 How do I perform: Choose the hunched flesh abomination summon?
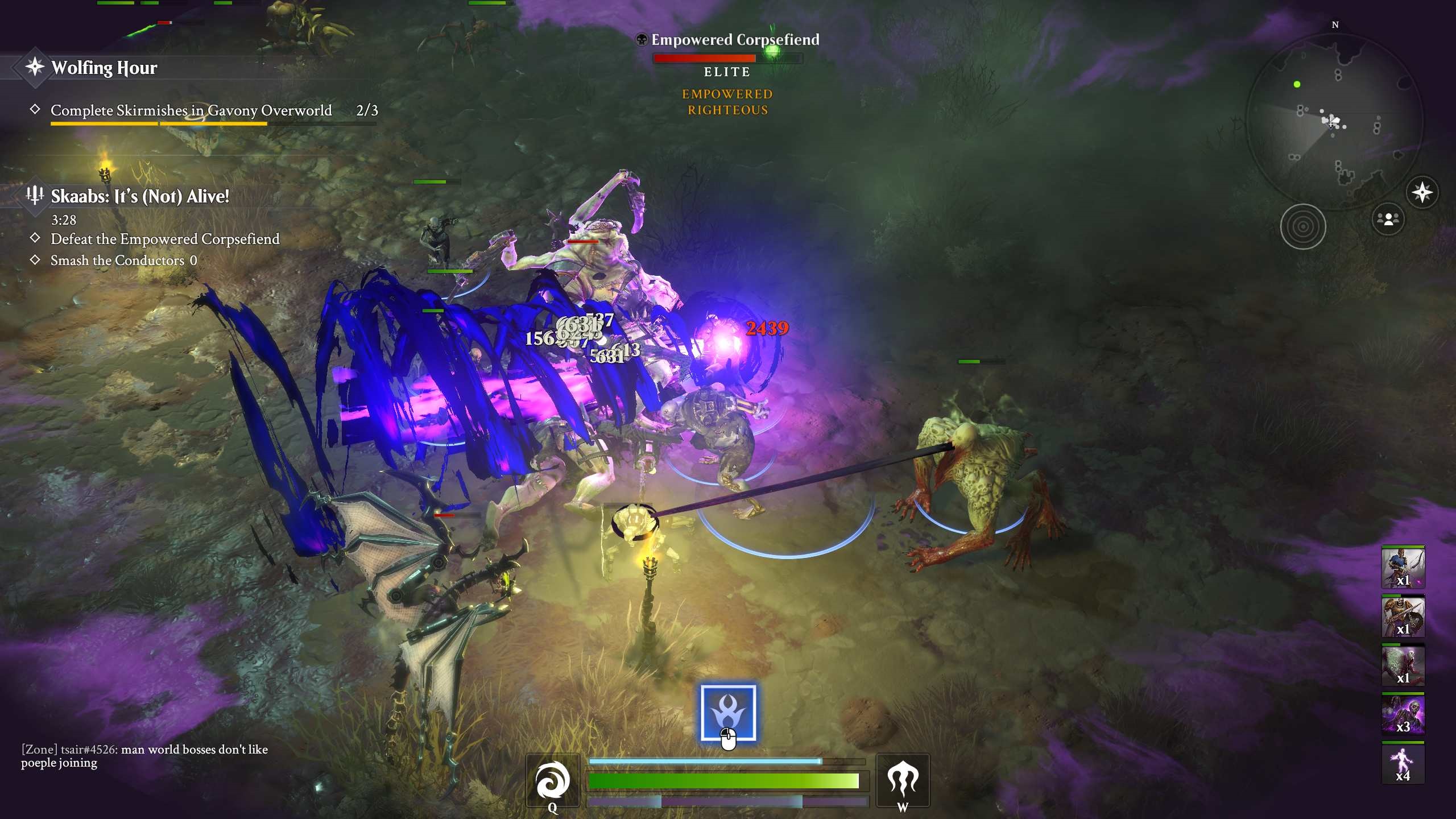(1403, 665)
